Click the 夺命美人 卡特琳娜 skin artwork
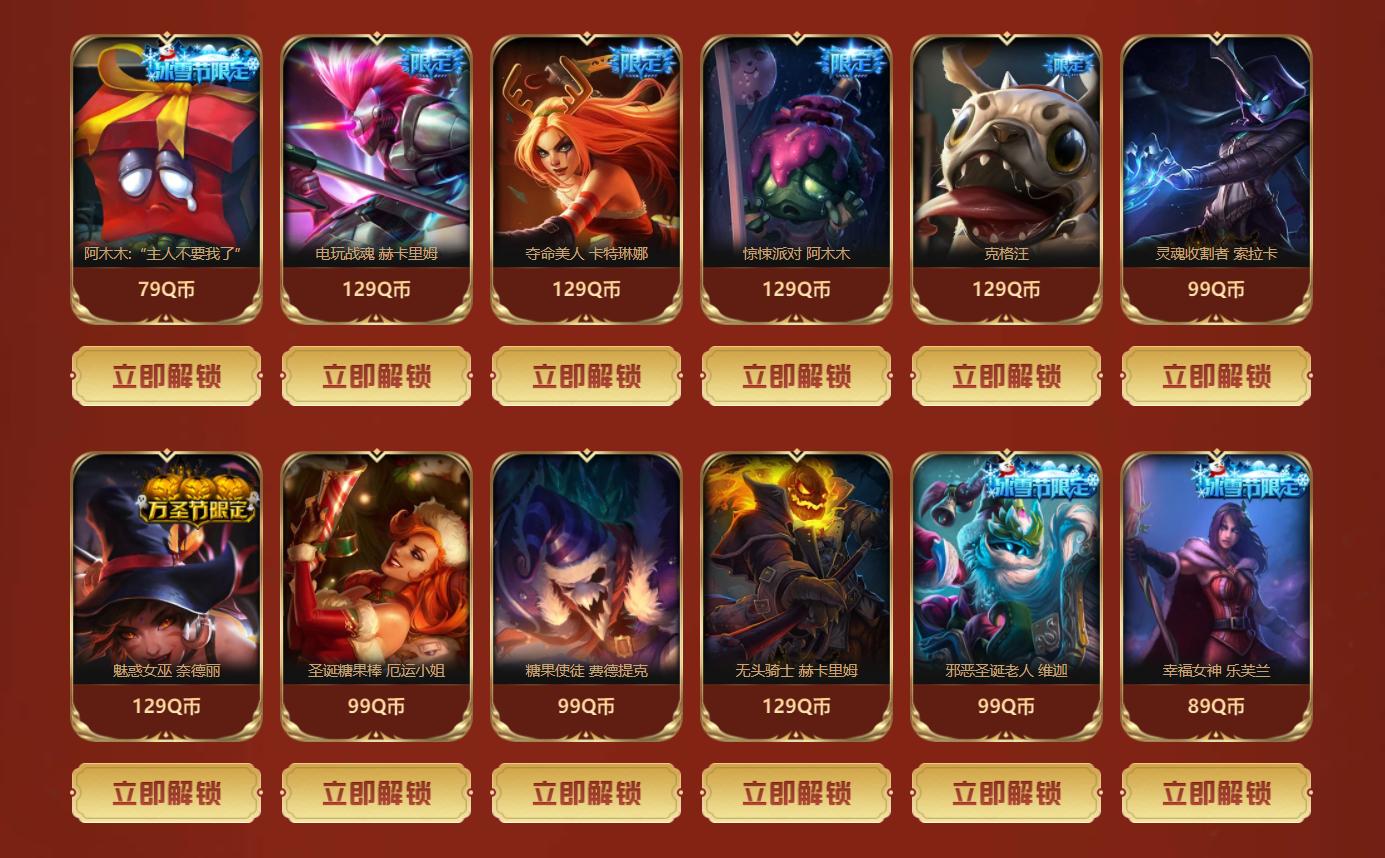Viewport: 1385px width, 858px height. (x=586, y=150)
